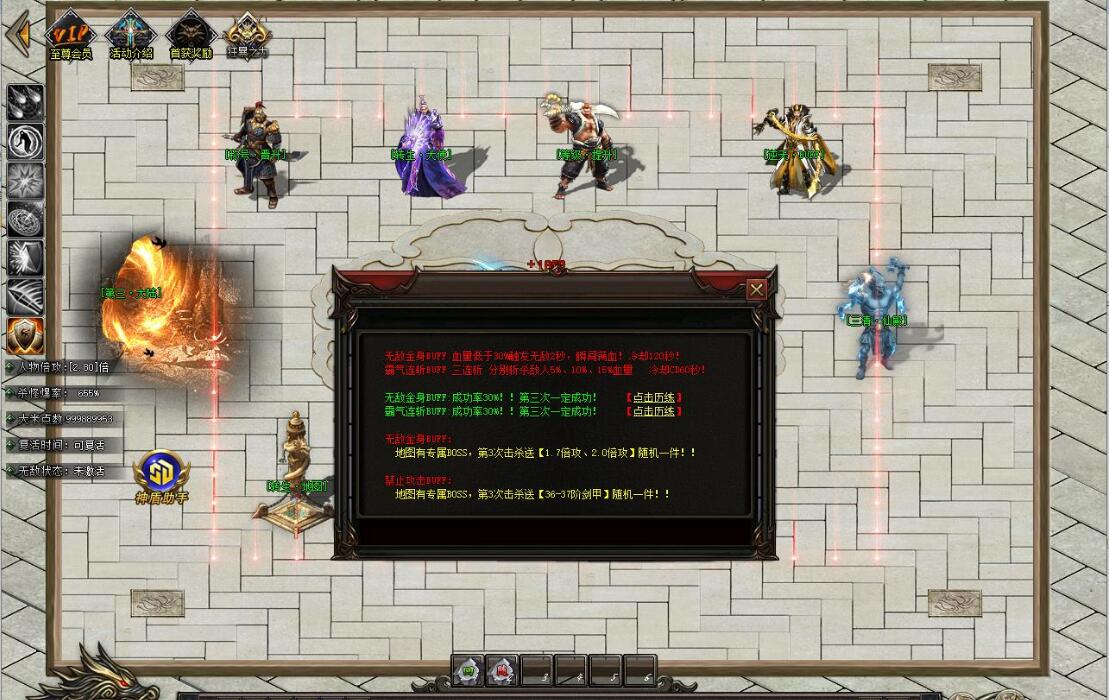Image resolution: width=1109 pixels, height=700 pixels.
Task: Activate the orange shield skill icon
Action: (25, 335)
